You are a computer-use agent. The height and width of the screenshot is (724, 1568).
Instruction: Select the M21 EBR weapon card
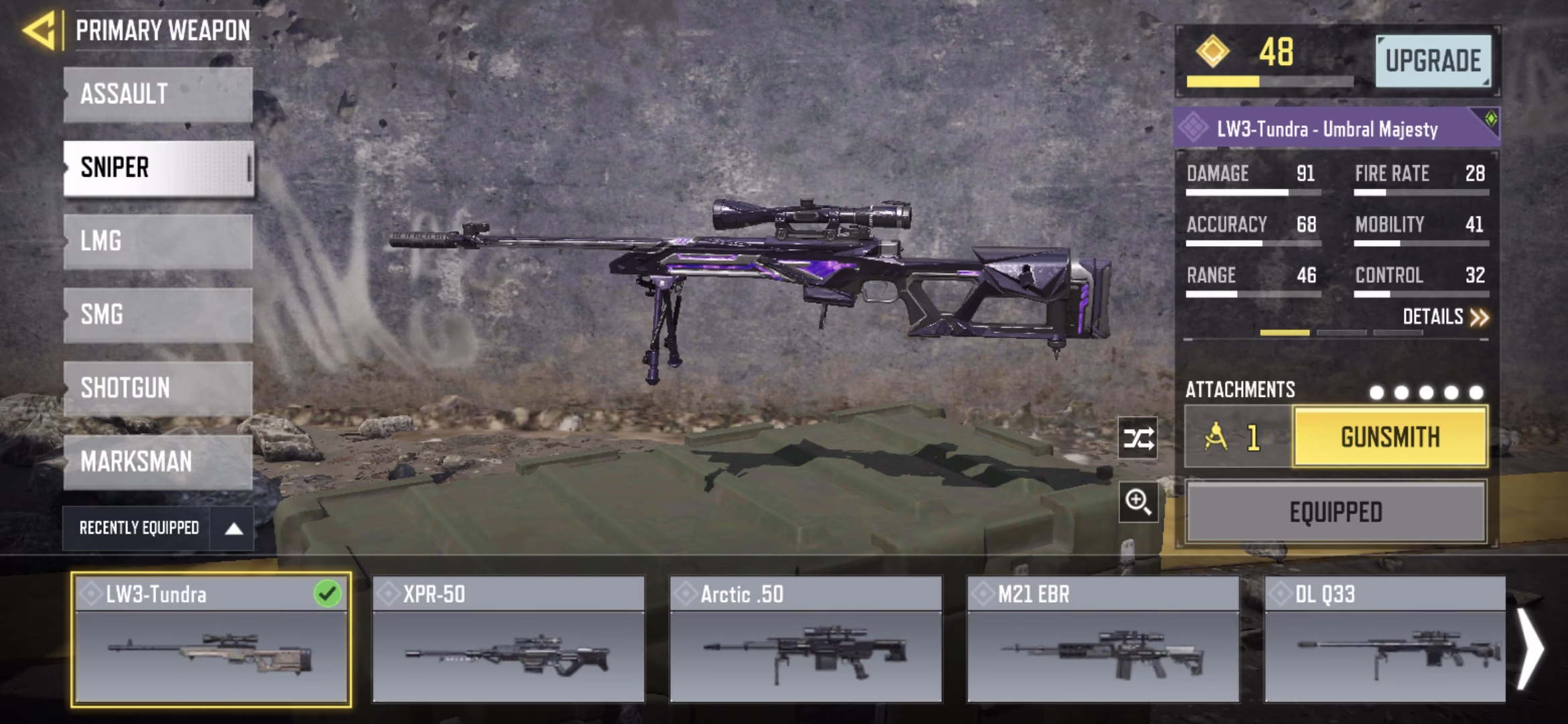click(1103, 640)
